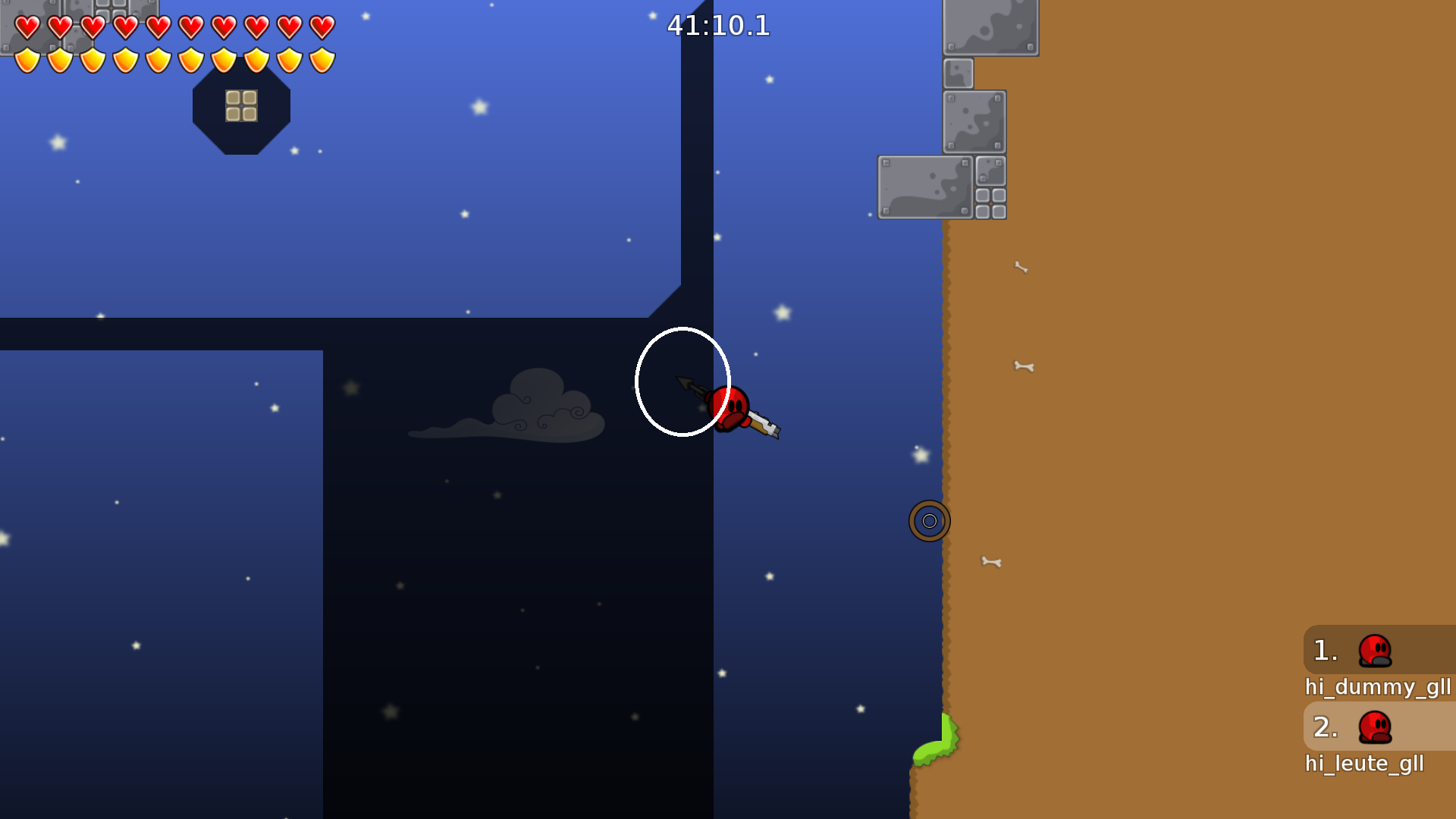Viewport: 1456px width, 819px height.
Task: Click the hi_leute_gll player avatar icon
Action: point(1374,726)
